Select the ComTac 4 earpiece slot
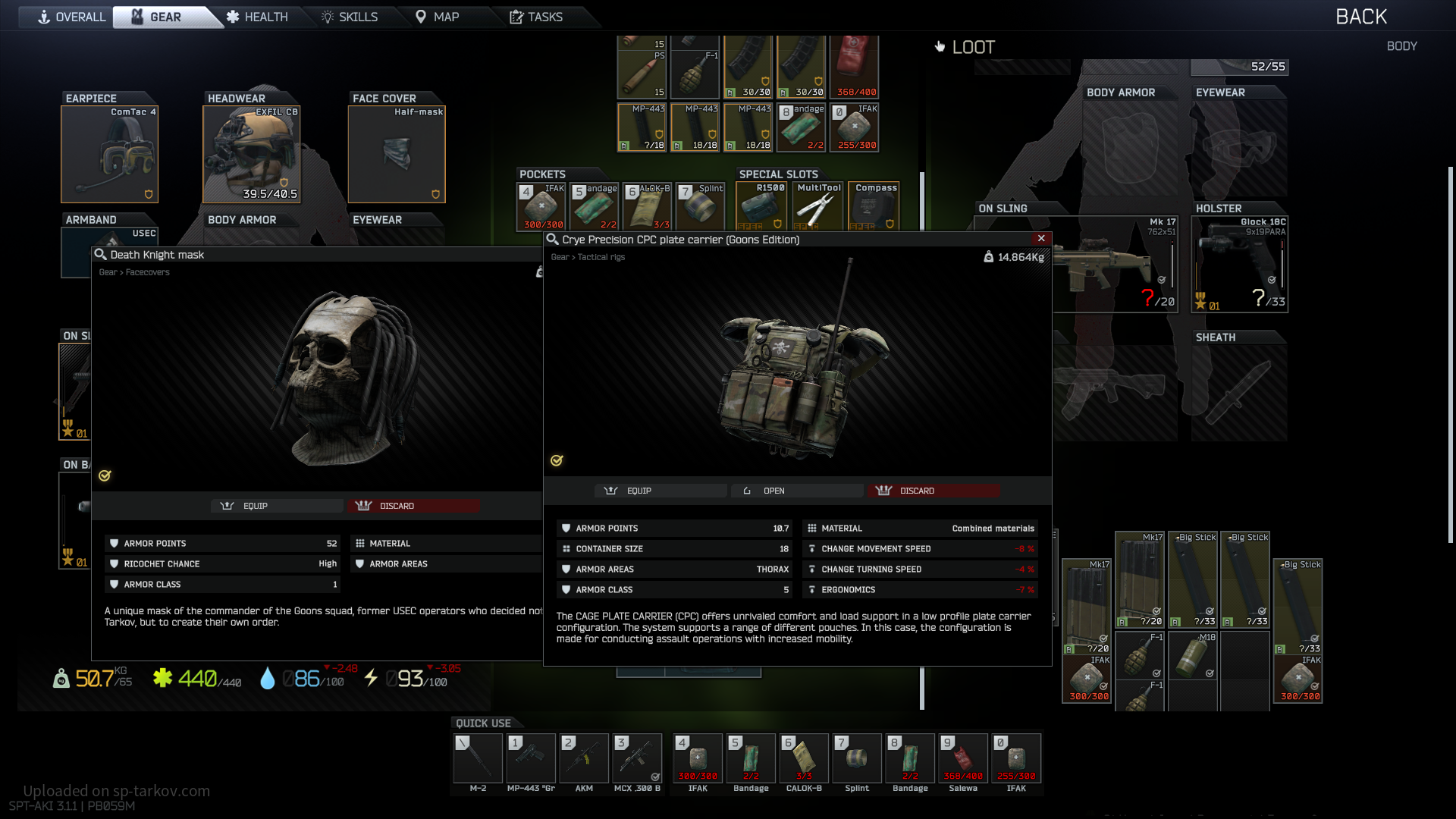This screenshot has height=819, width=1456. (109, 155)
